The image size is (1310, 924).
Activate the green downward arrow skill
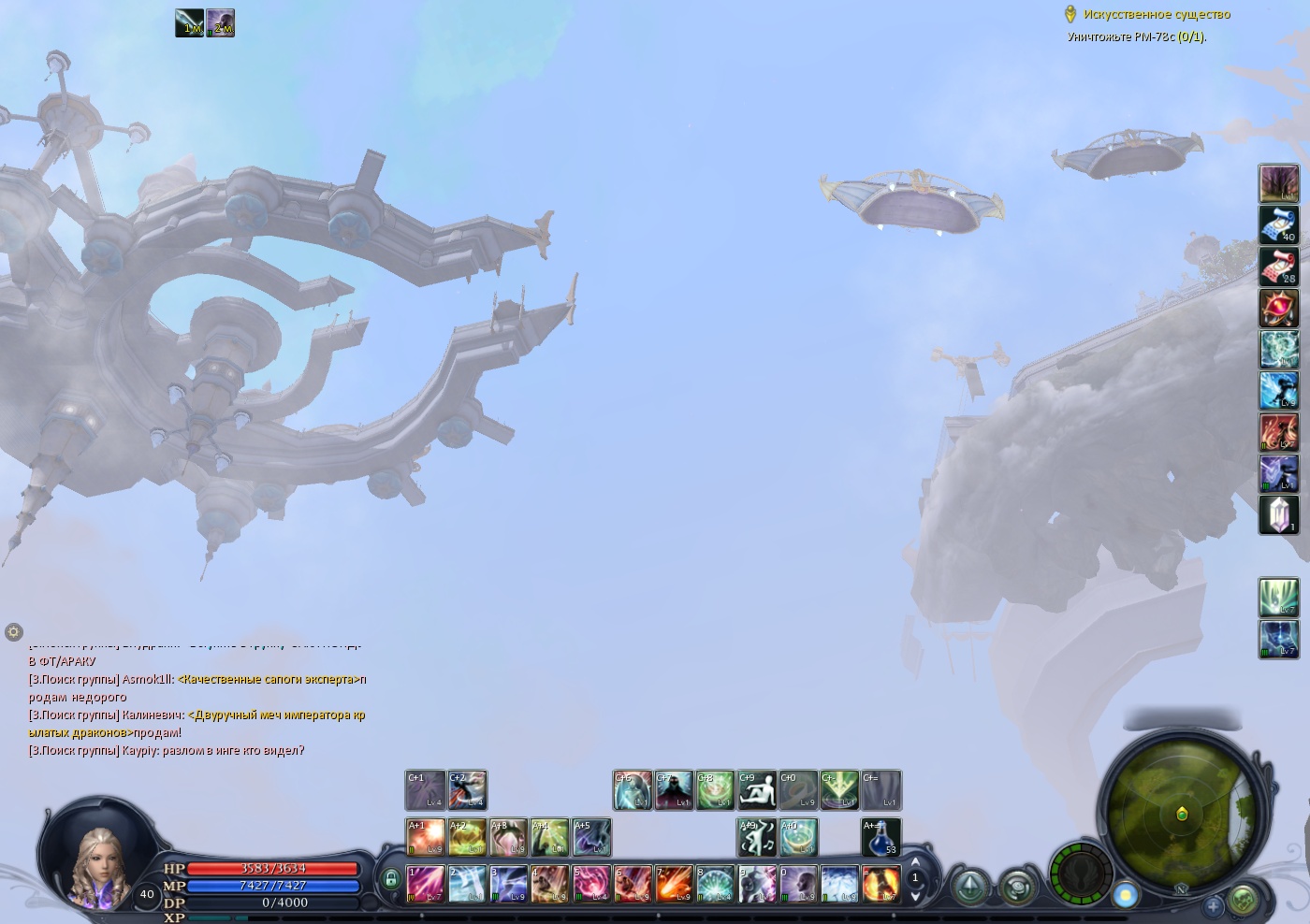tap(839, 790)
